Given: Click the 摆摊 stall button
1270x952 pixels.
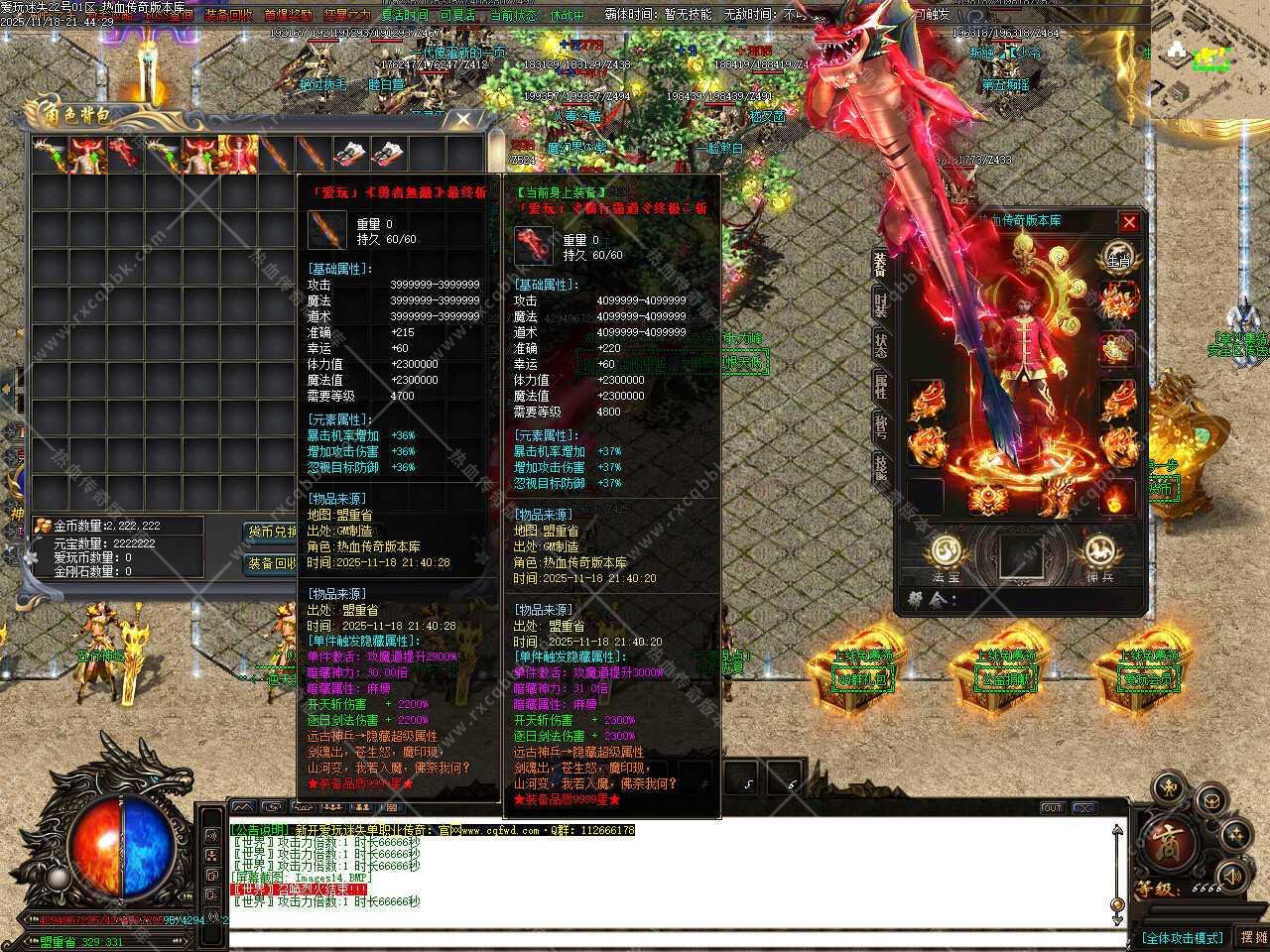Looking at the screenshot, I should (x=1252, y=937).
